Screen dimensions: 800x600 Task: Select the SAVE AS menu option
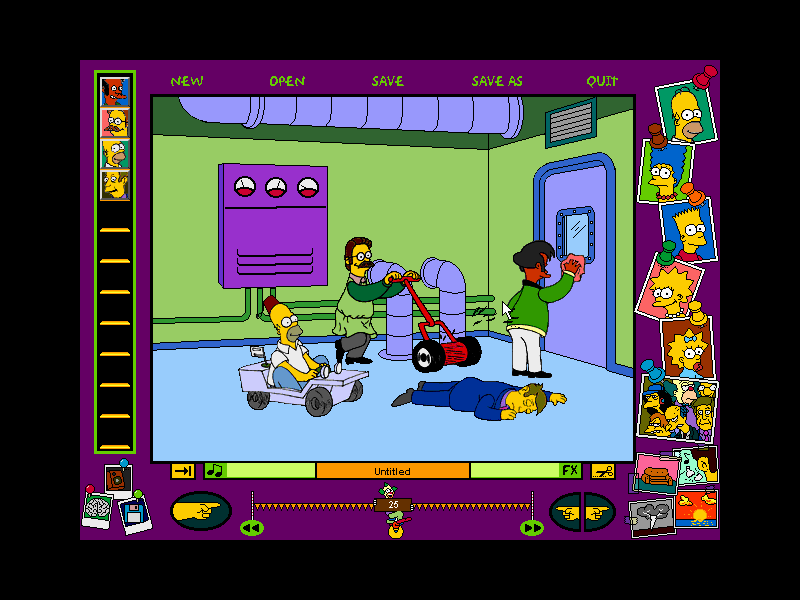497,81
